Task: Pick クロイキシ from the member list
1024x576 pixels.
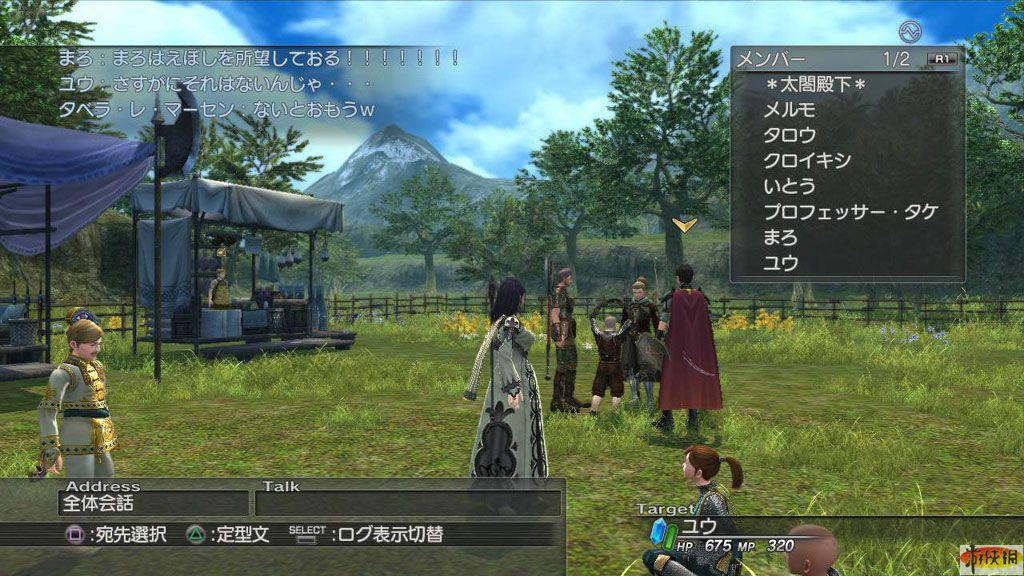Action: (x=806, y=160)
